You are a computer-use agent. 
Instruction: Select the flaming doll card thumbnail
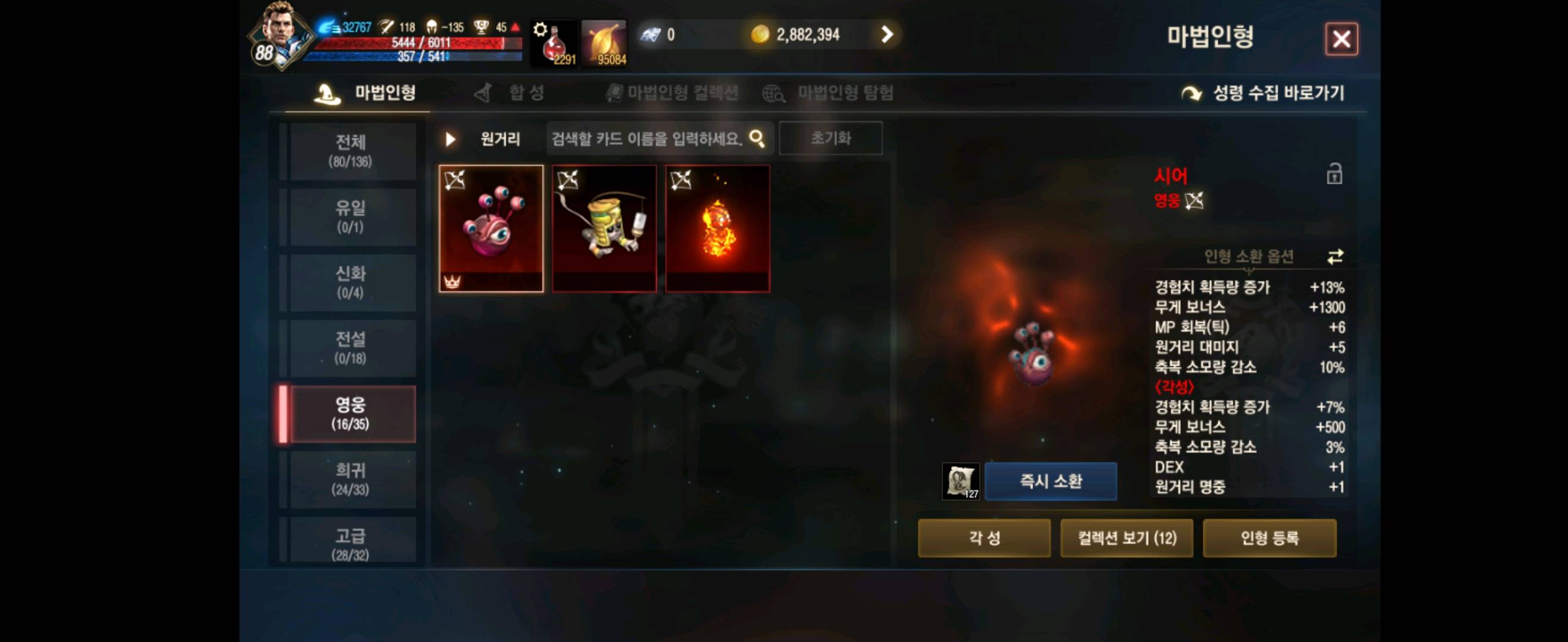[x=718, y=229]
